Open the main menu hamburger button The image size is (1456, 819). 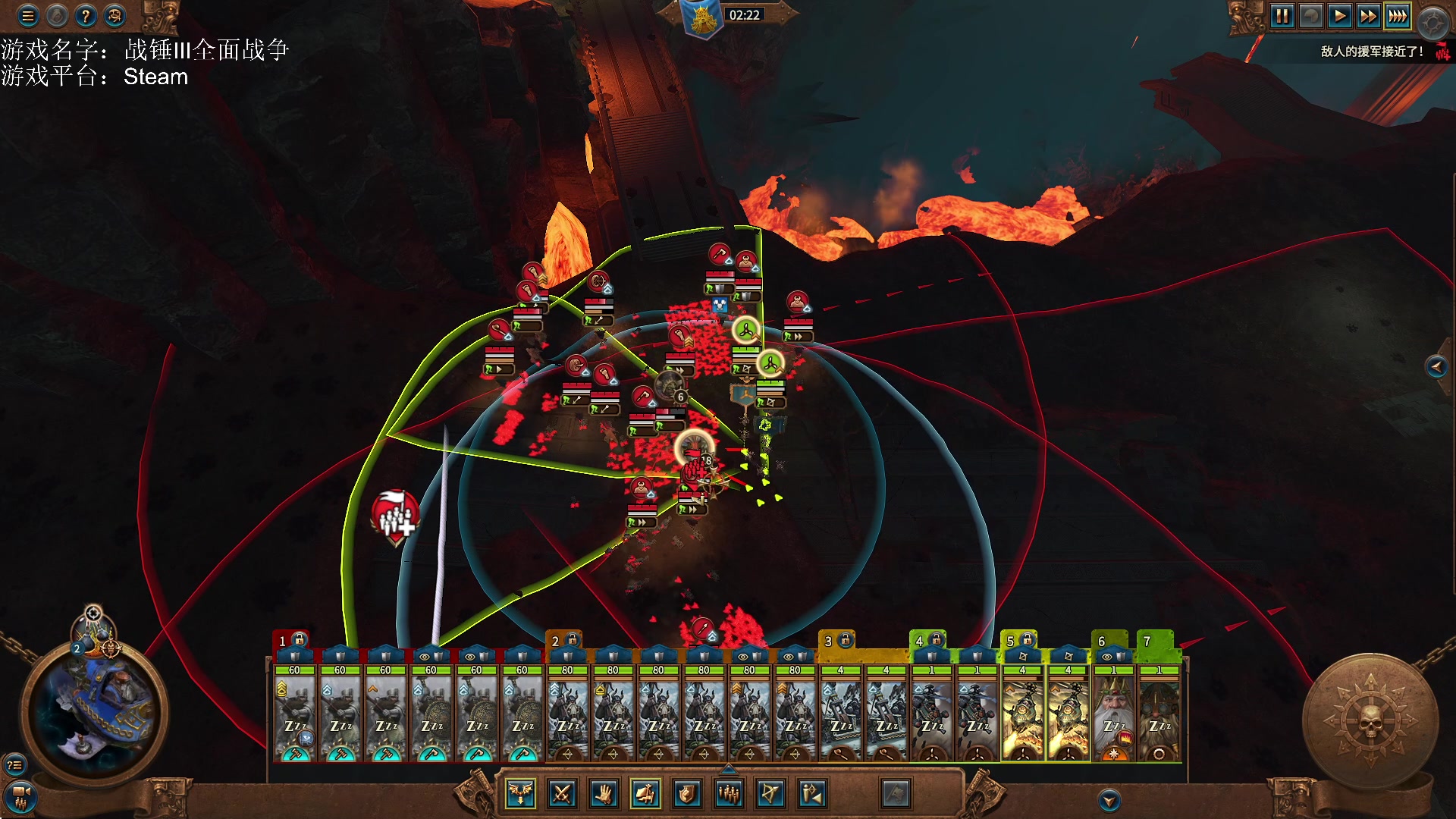point(28,15)
